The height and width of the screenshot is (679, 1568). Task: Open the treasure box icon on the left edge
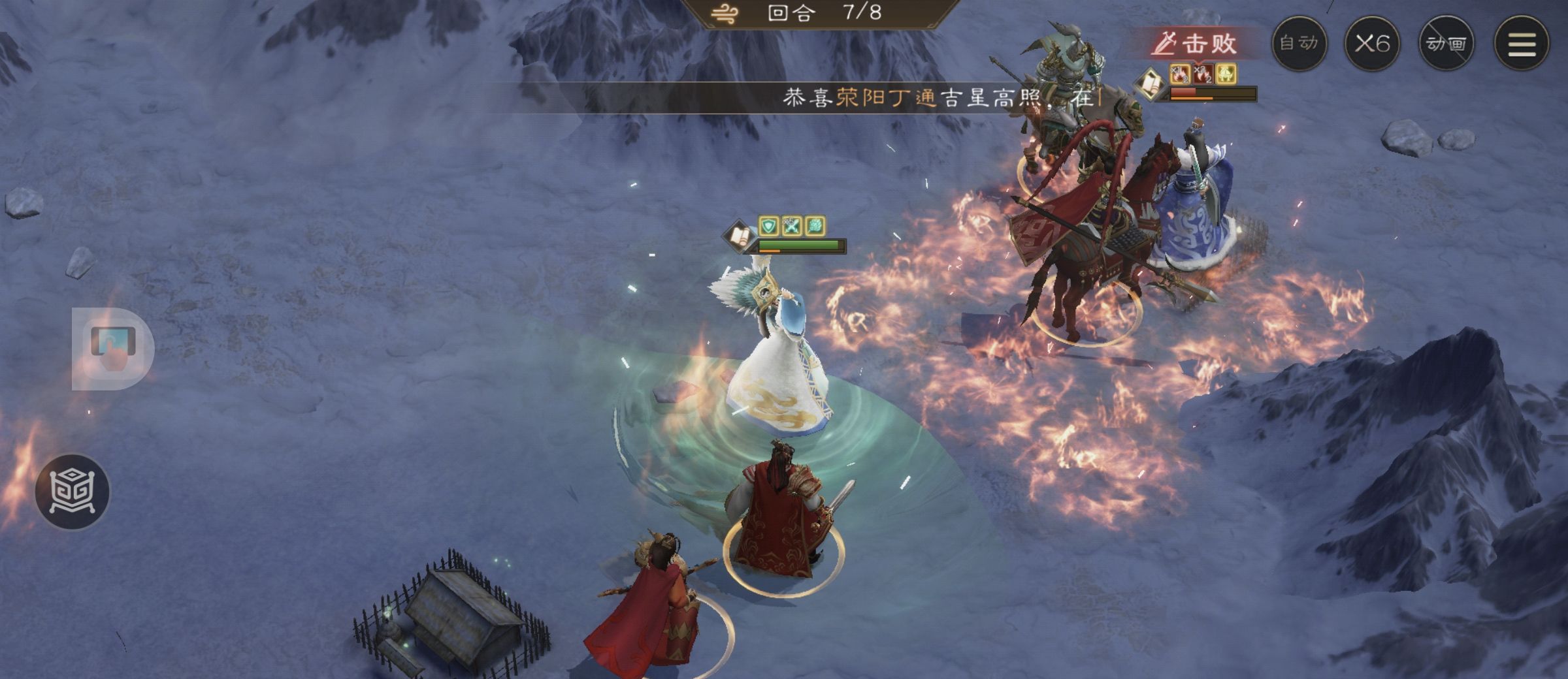coord(74,490)
